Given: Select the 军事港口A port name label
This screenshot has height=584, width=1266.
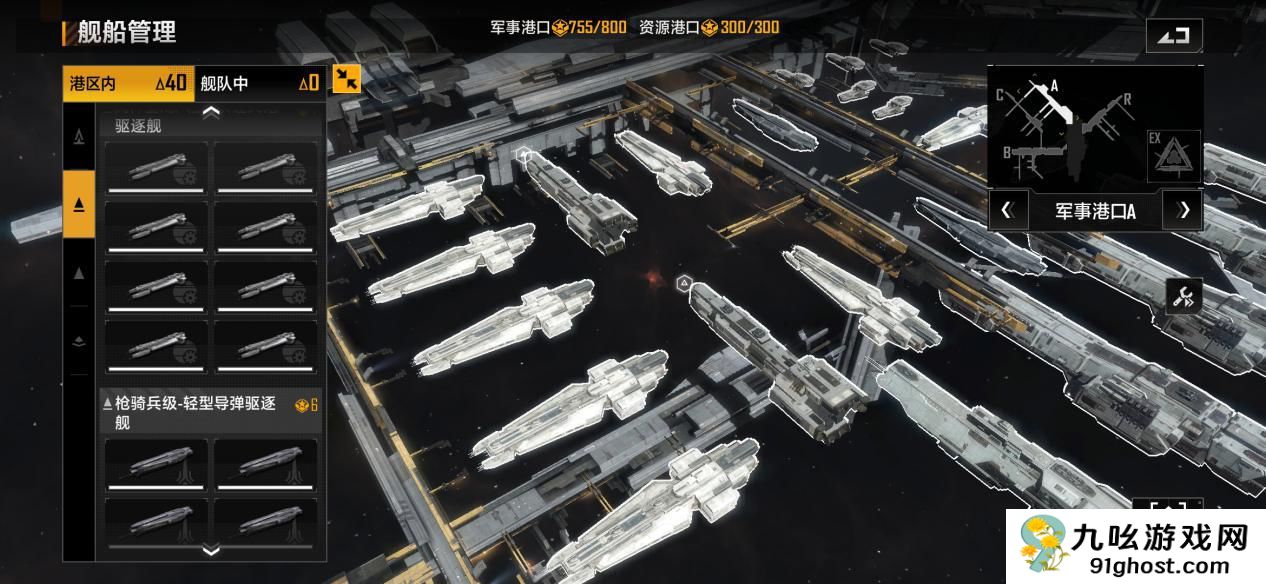Looking at the screenshot, I should pyautogui.click(x=1095, y=211).
